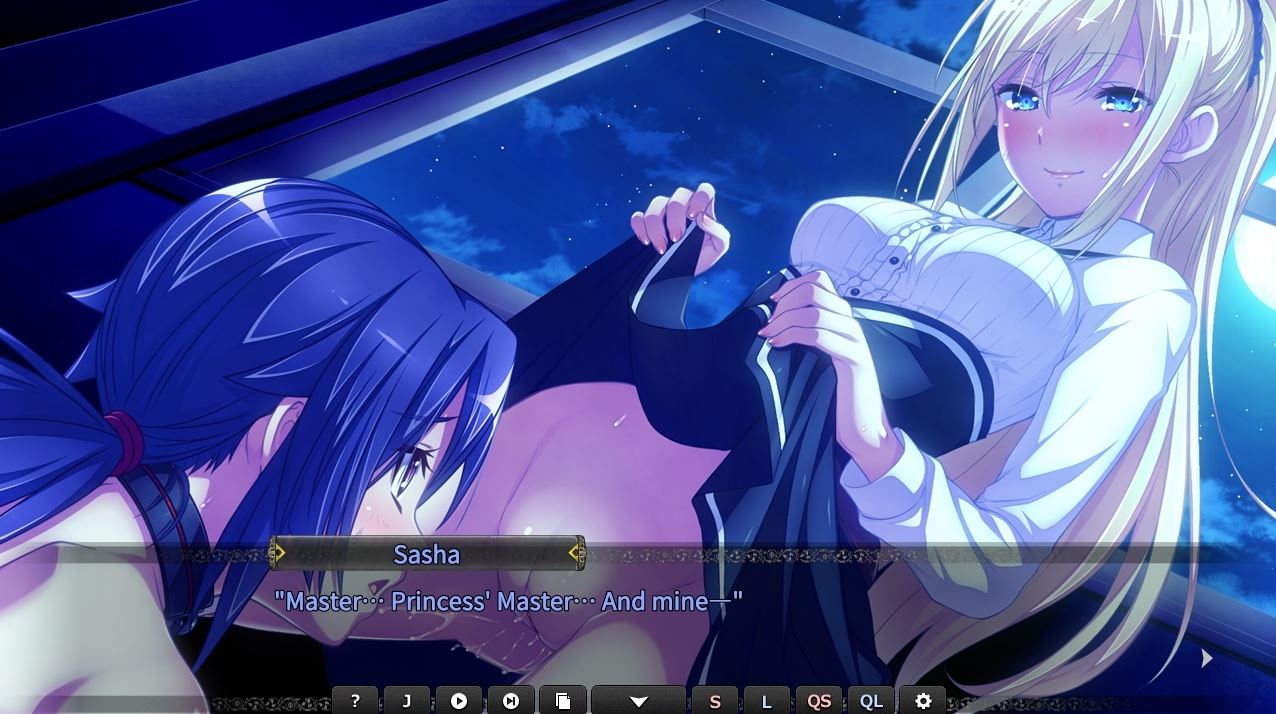The image size is (1276, 714).
Task: Open settings with the gear icon
Action: (923, 701)
